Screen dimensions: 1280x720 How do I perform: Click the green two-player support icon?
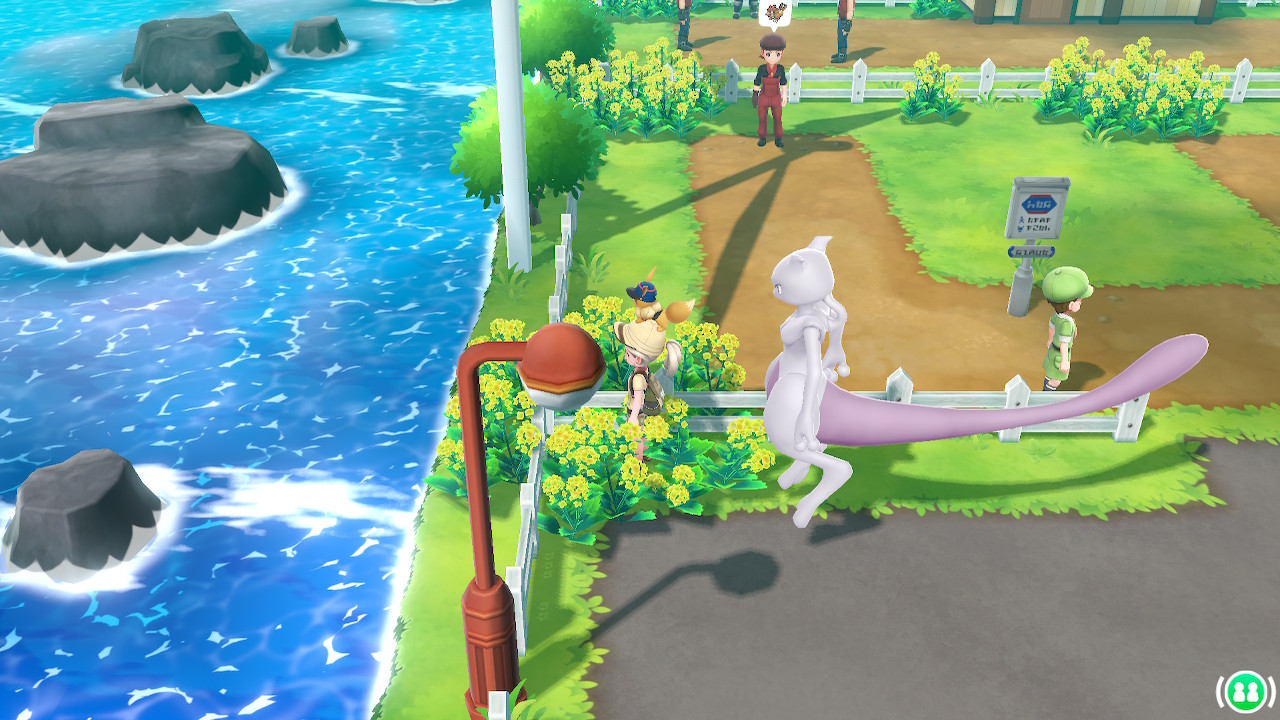point(1245,690)
